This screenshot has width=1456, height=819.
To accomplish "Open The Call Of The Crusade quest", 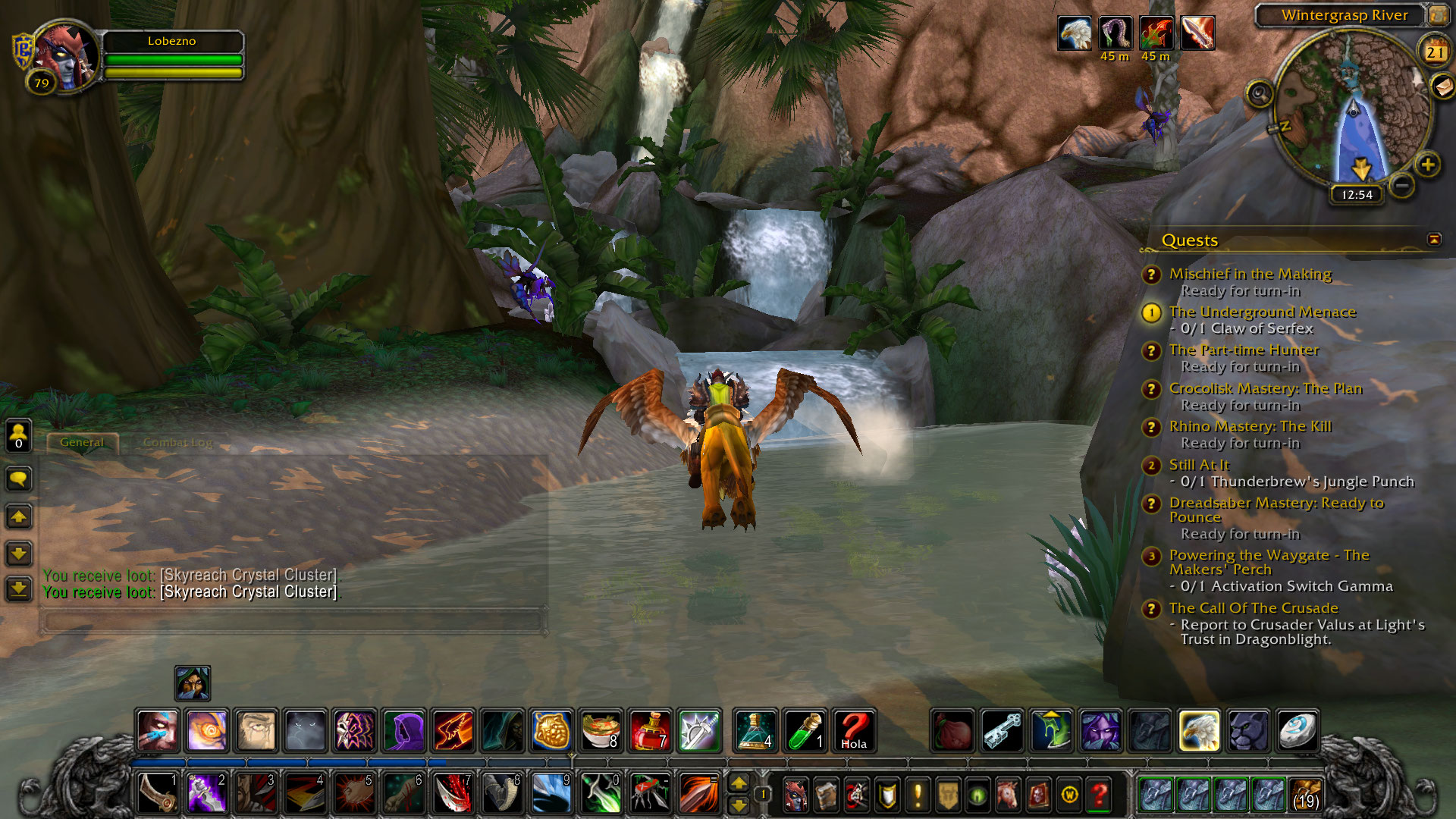I will point(1253,608).
